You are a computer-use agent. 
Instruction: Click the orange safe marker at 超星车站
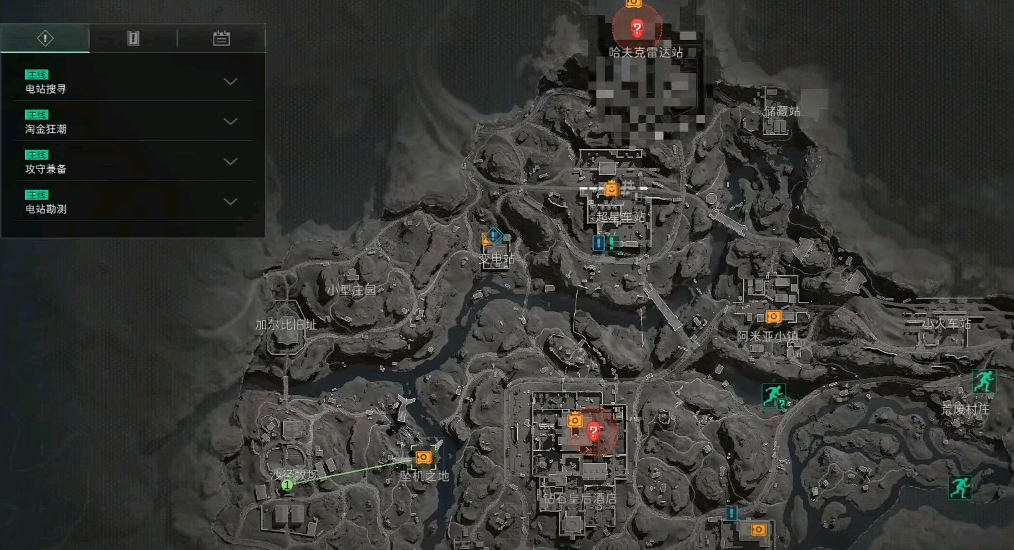(611, 188)
